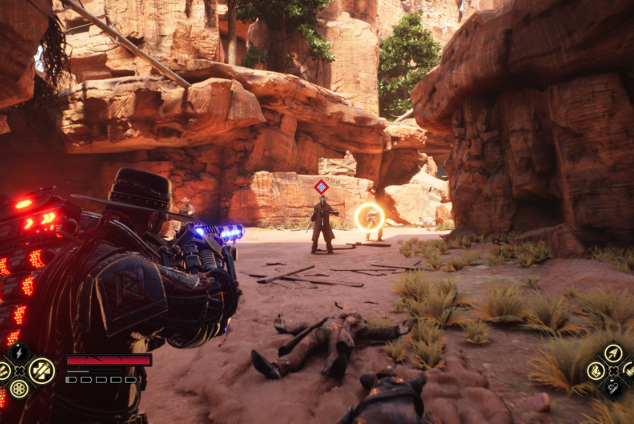
Task: Select the flame ability icon
Action: tap(597, 371)
